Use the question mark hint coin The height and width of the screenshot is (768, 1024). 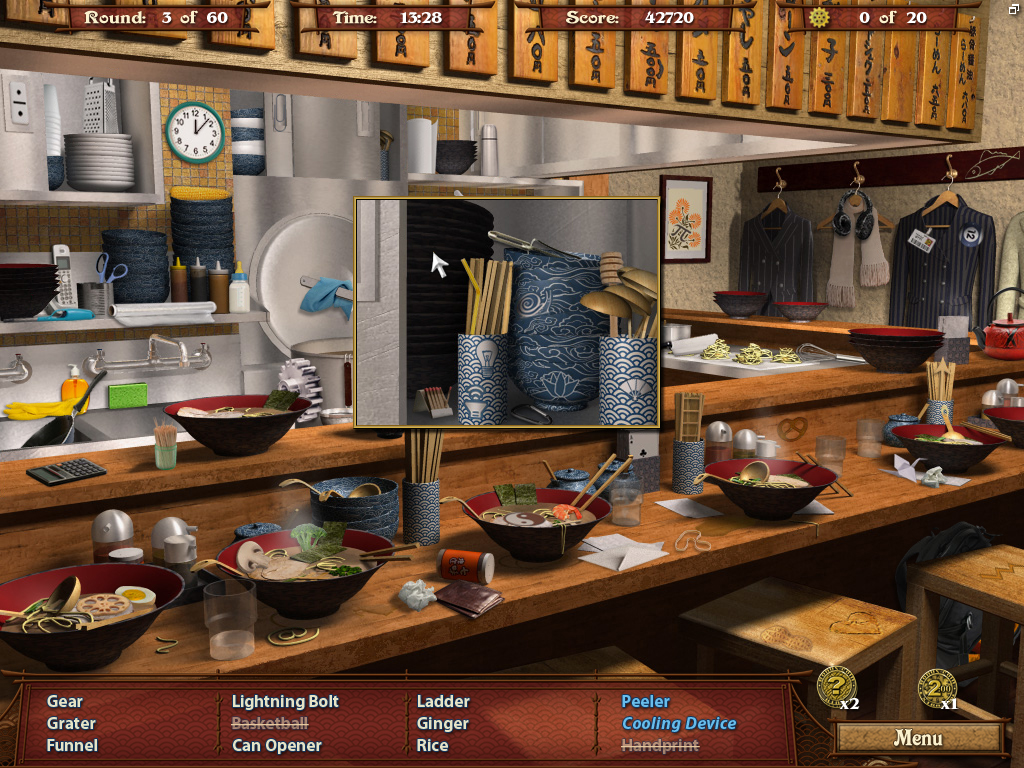[835, 685]
